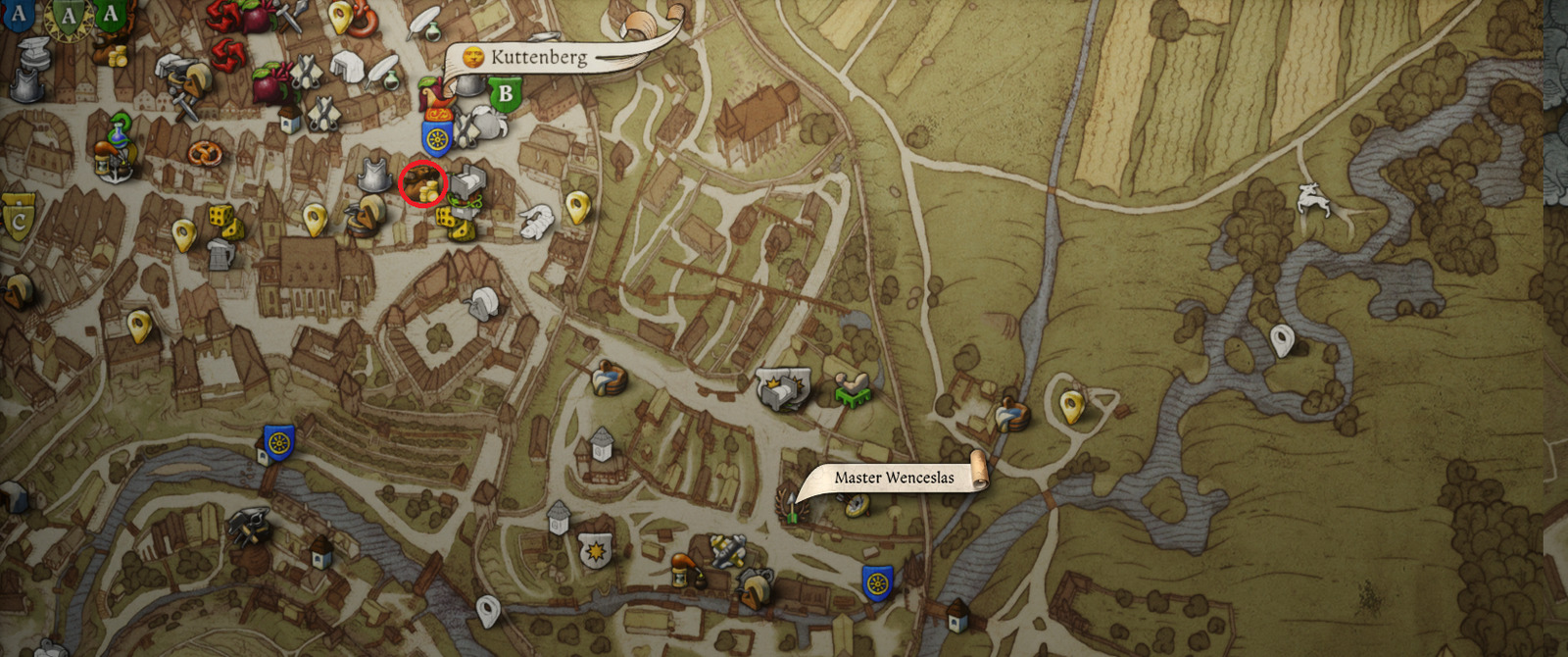Click the pretzel baker map icon
This screenshot has width=1568, height=657.
206,153
